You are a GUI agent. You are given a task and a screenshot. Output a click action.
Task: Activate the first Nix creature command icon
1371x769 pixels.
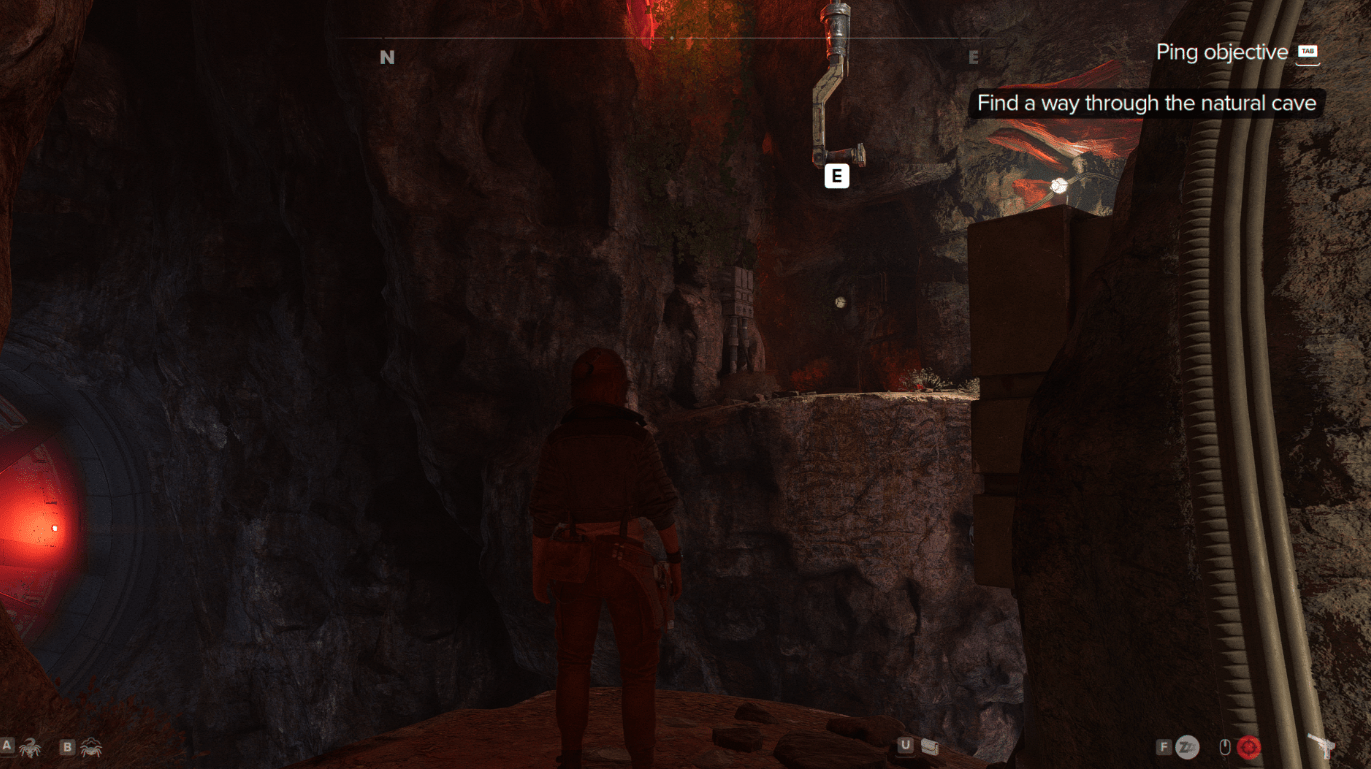(x=29, y=747)
